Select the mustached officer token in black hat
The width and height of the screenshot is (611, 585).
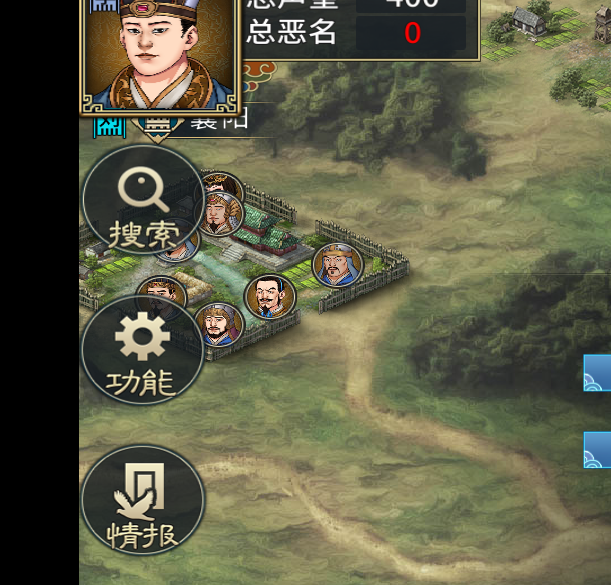[x=270, y=297]
